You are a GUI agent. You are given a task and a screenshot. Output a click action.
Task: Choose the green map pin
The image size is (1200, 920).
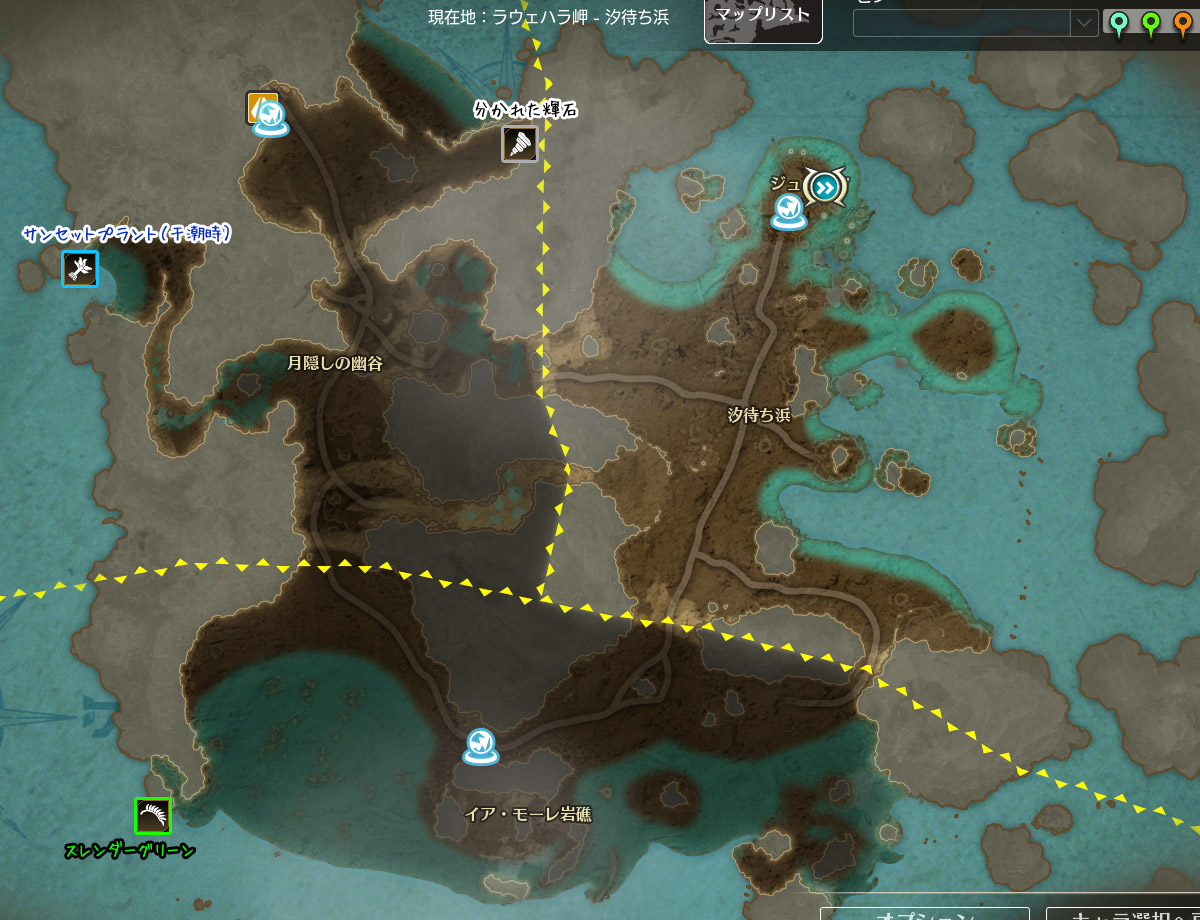[x=1151, y=23]
